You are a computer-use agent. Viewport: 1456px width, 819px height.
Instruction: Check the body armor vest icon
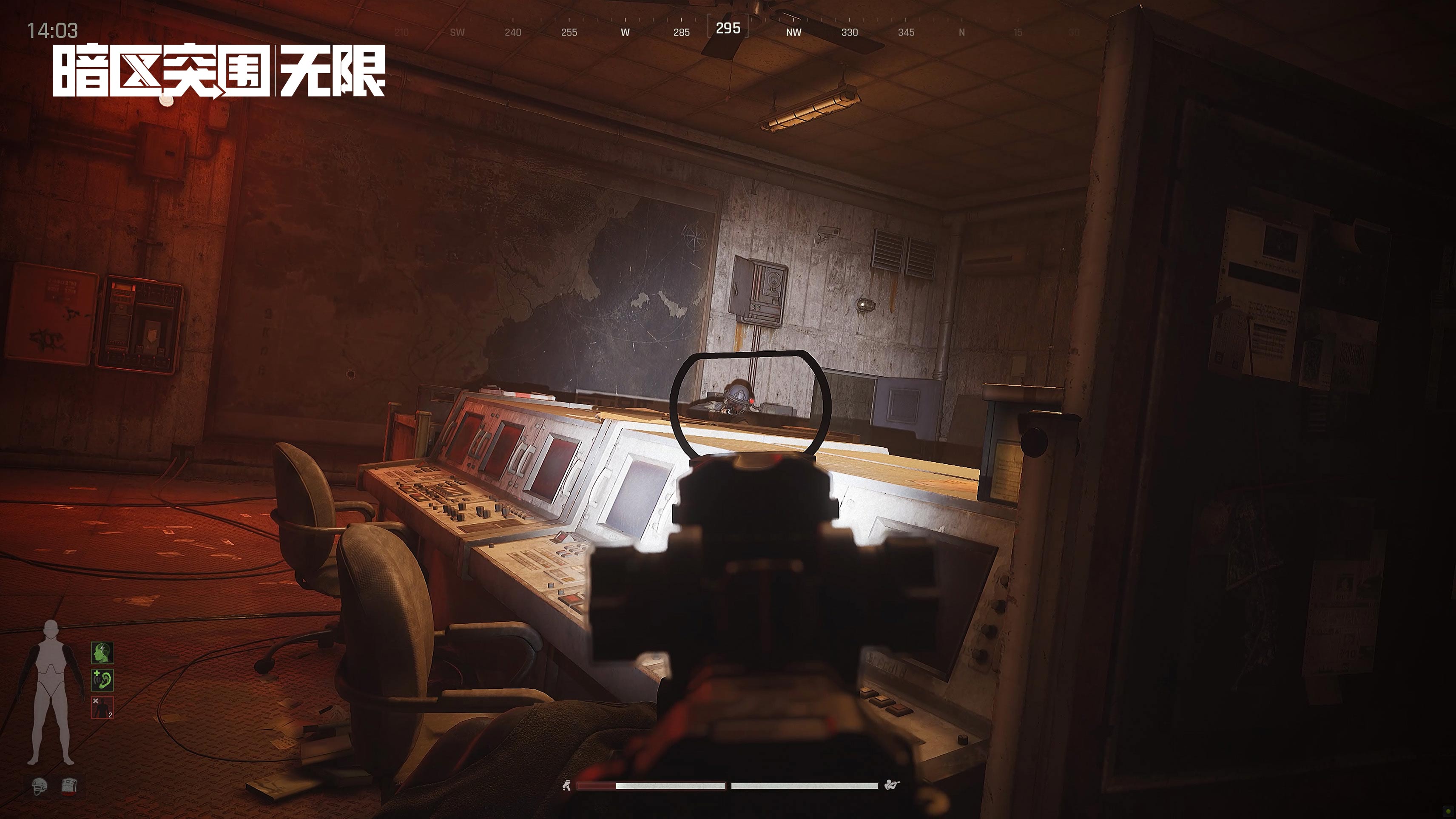69,786
